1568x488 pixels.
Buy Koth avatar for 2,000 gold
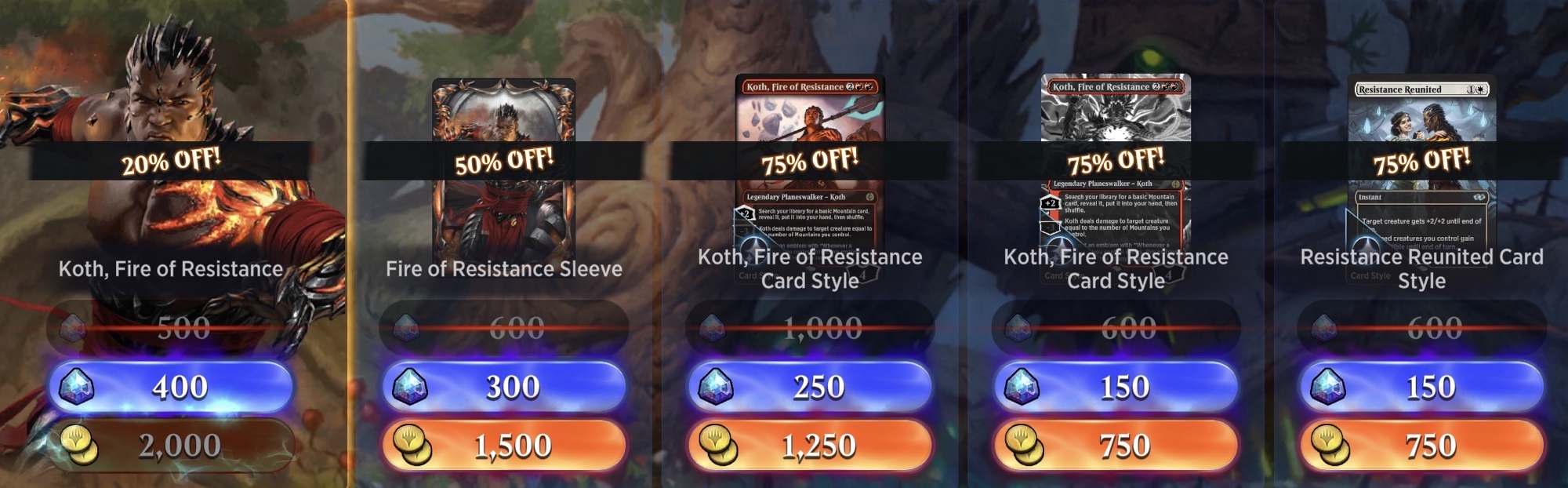tap(171, 446)
